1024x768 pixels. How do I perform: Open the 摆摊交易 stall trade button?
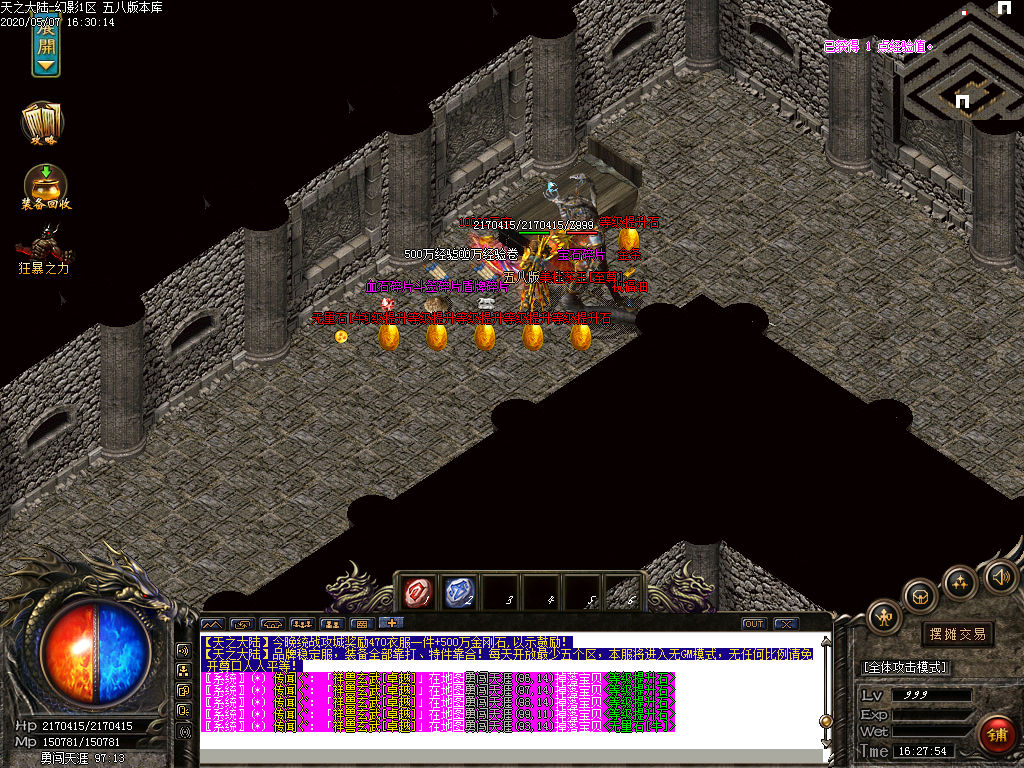(957, 634)
